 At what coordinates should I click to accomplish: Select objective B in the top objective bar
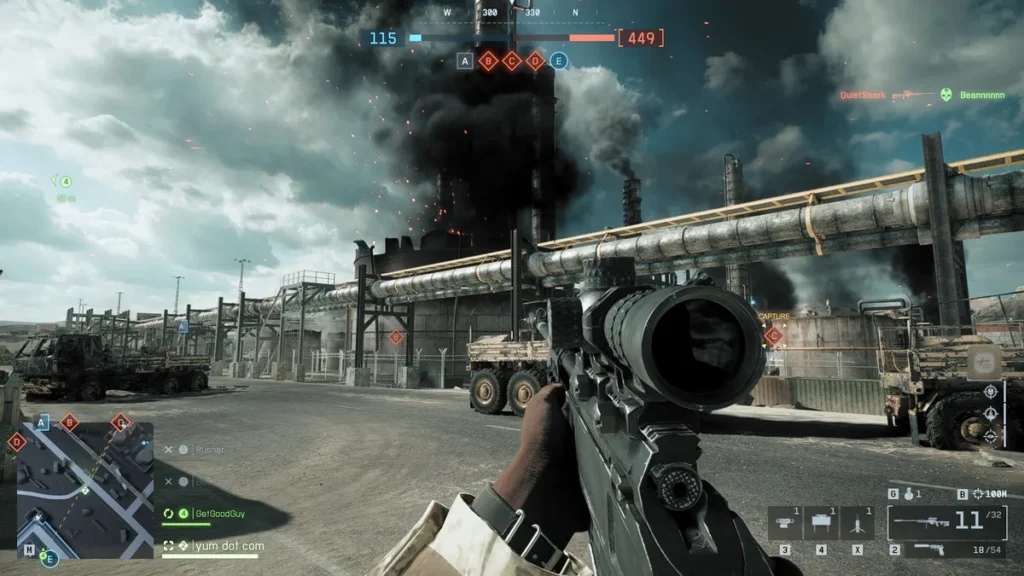click(488, 61)
